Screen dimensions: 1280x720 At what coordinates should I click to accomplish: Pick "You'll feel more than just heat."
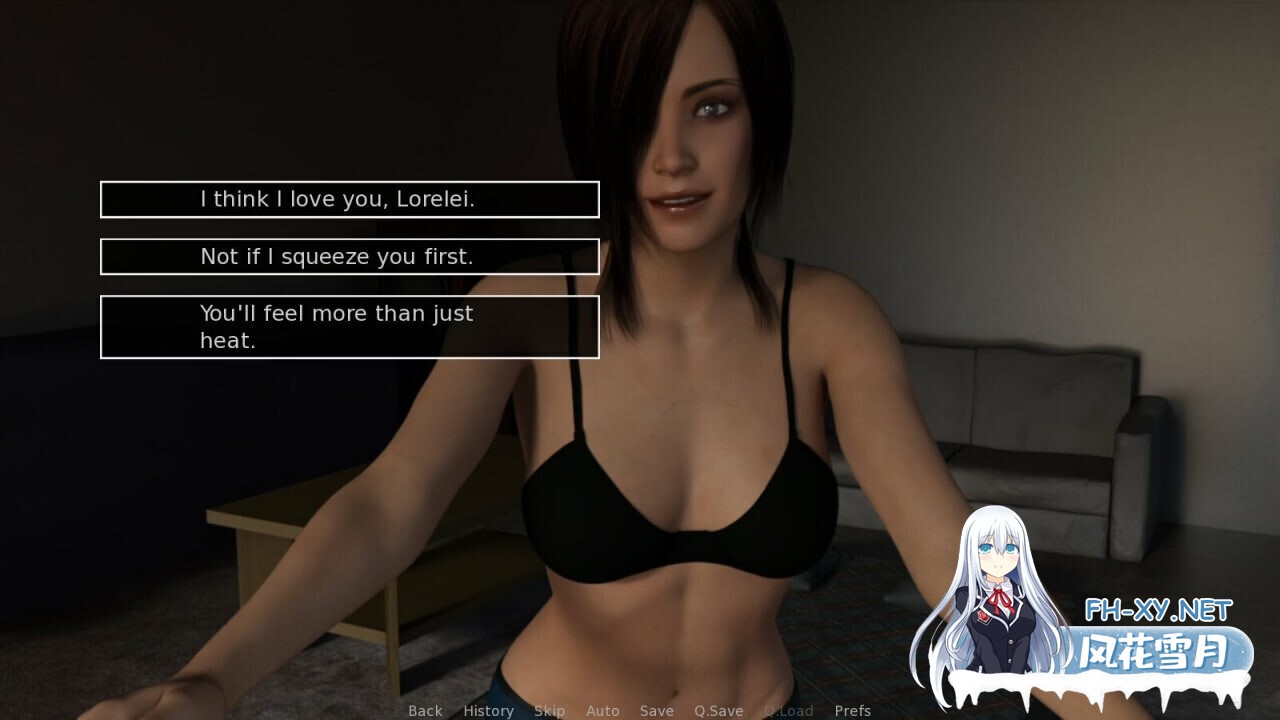pos(349,327)
